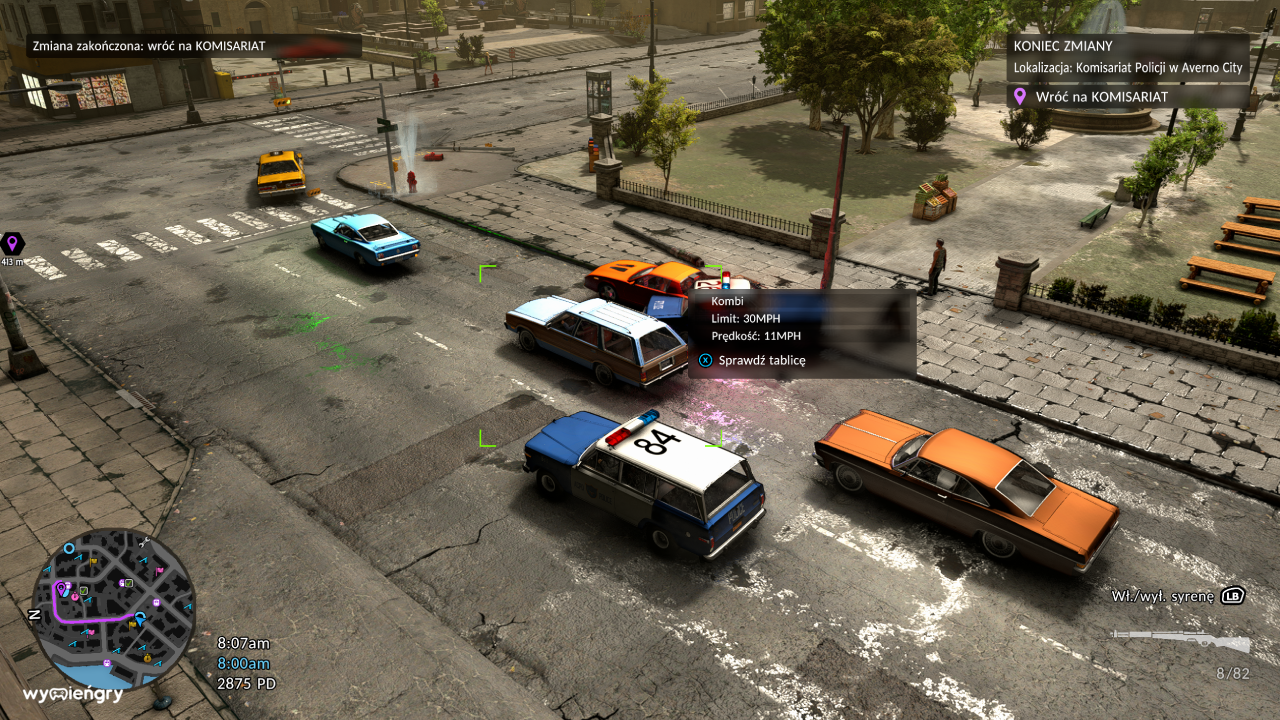Open the KONIEC ZMIANY objective header
The image size is (1280, 720).
[1062, 45]
